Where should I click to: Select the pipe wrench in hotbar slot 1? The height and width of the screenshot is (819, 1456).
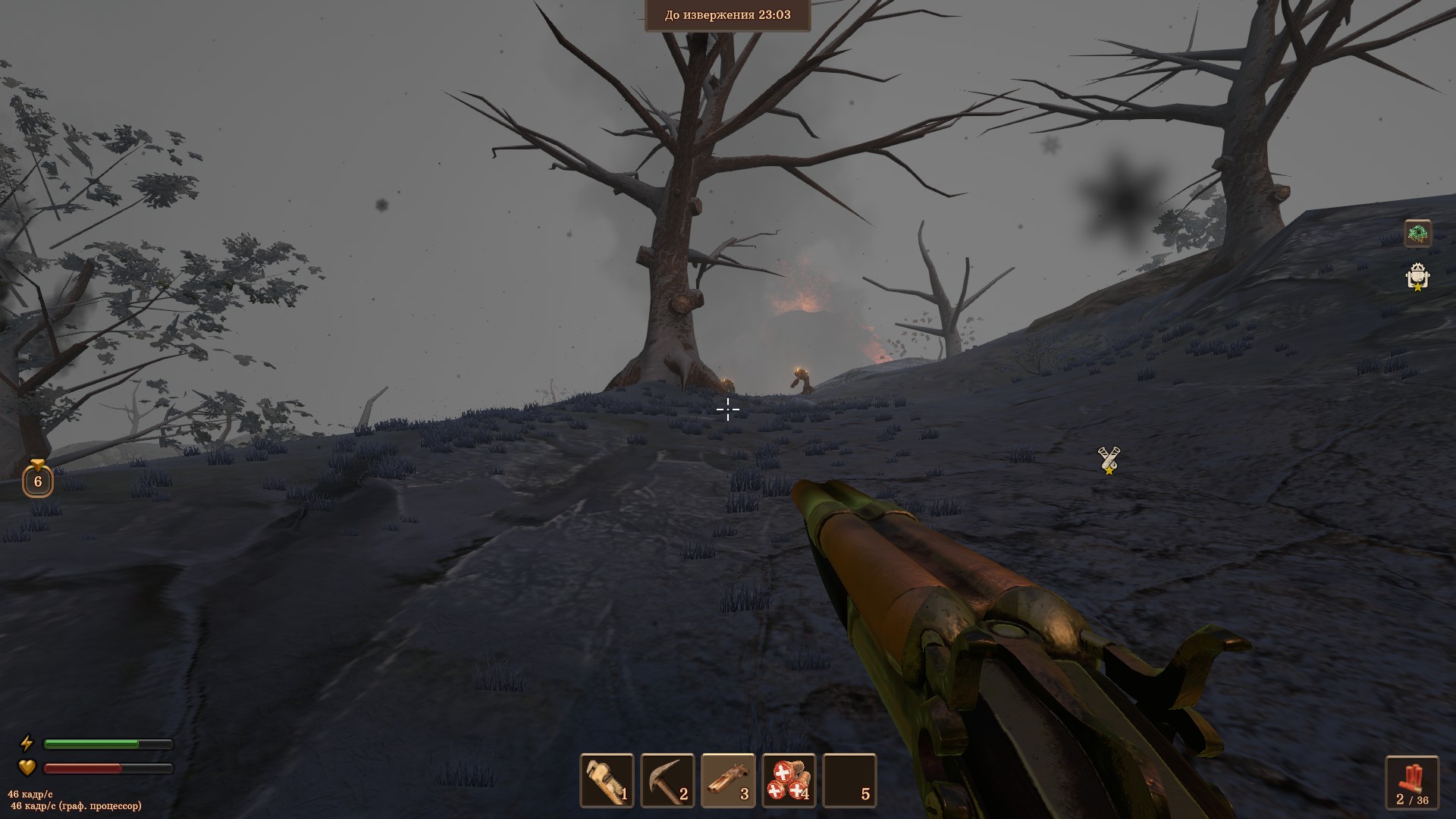(607, 780)
